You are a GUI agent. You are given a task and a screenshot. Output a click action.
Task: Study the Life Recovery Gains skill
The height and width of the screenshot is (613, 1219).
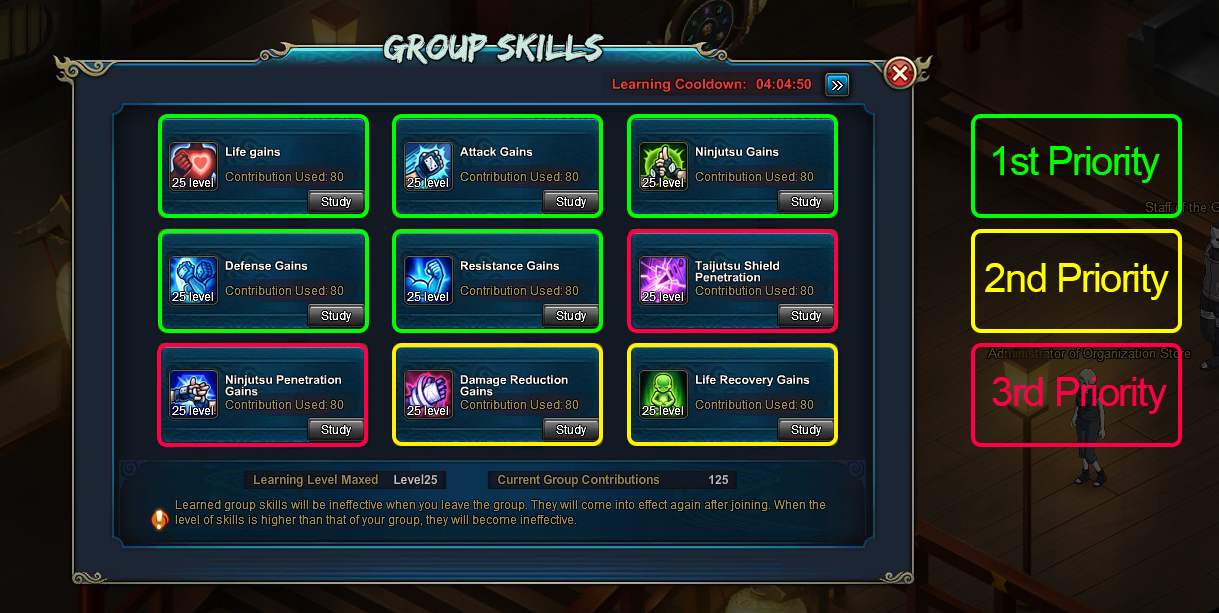[x=806, y=430]
